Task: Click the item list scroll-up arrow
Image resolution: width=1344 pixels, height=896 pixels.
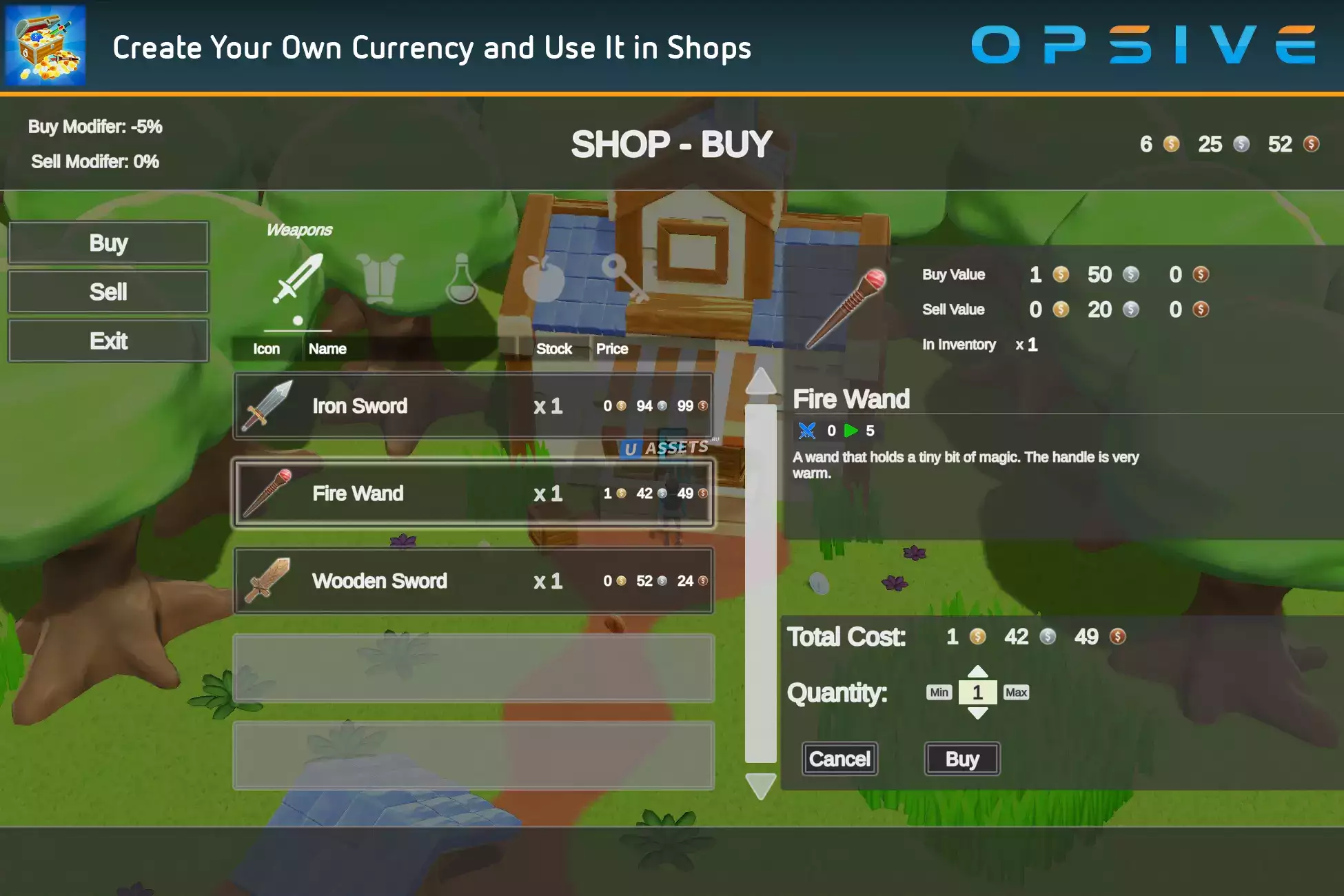Action: [761, 380]
